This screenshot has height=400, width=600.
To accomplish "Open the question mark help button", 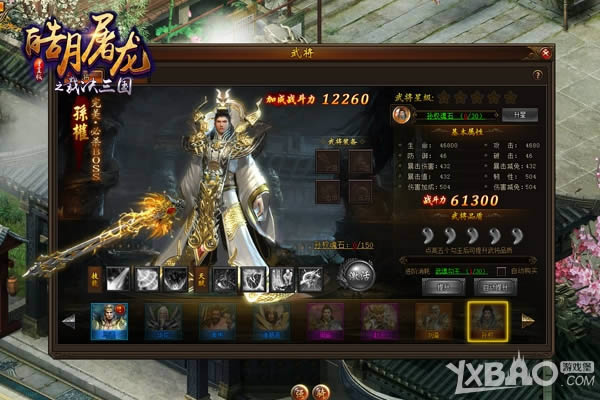I will [537, 75].
